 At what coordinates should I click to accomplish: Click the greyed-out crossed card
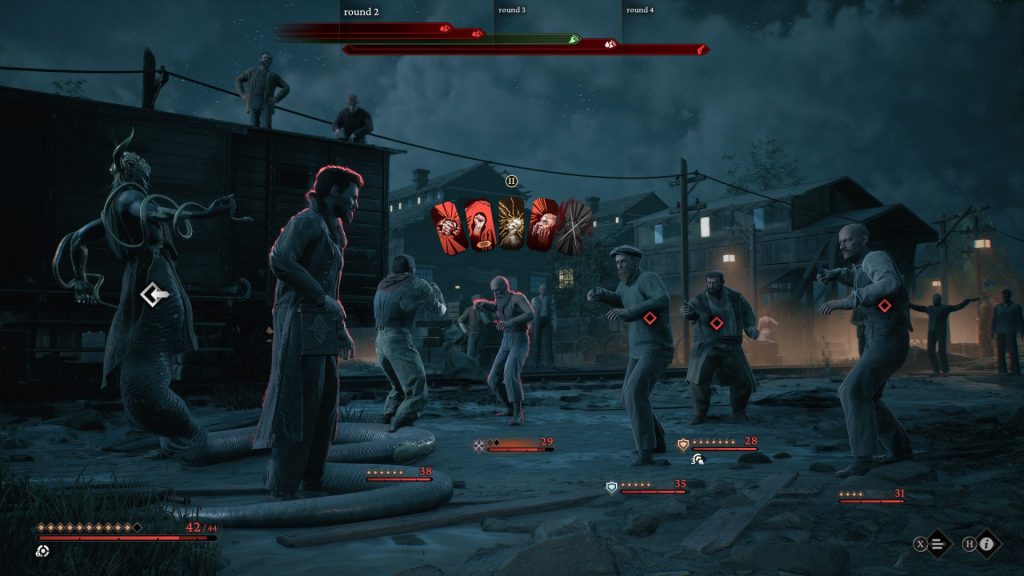coord(575,225)
